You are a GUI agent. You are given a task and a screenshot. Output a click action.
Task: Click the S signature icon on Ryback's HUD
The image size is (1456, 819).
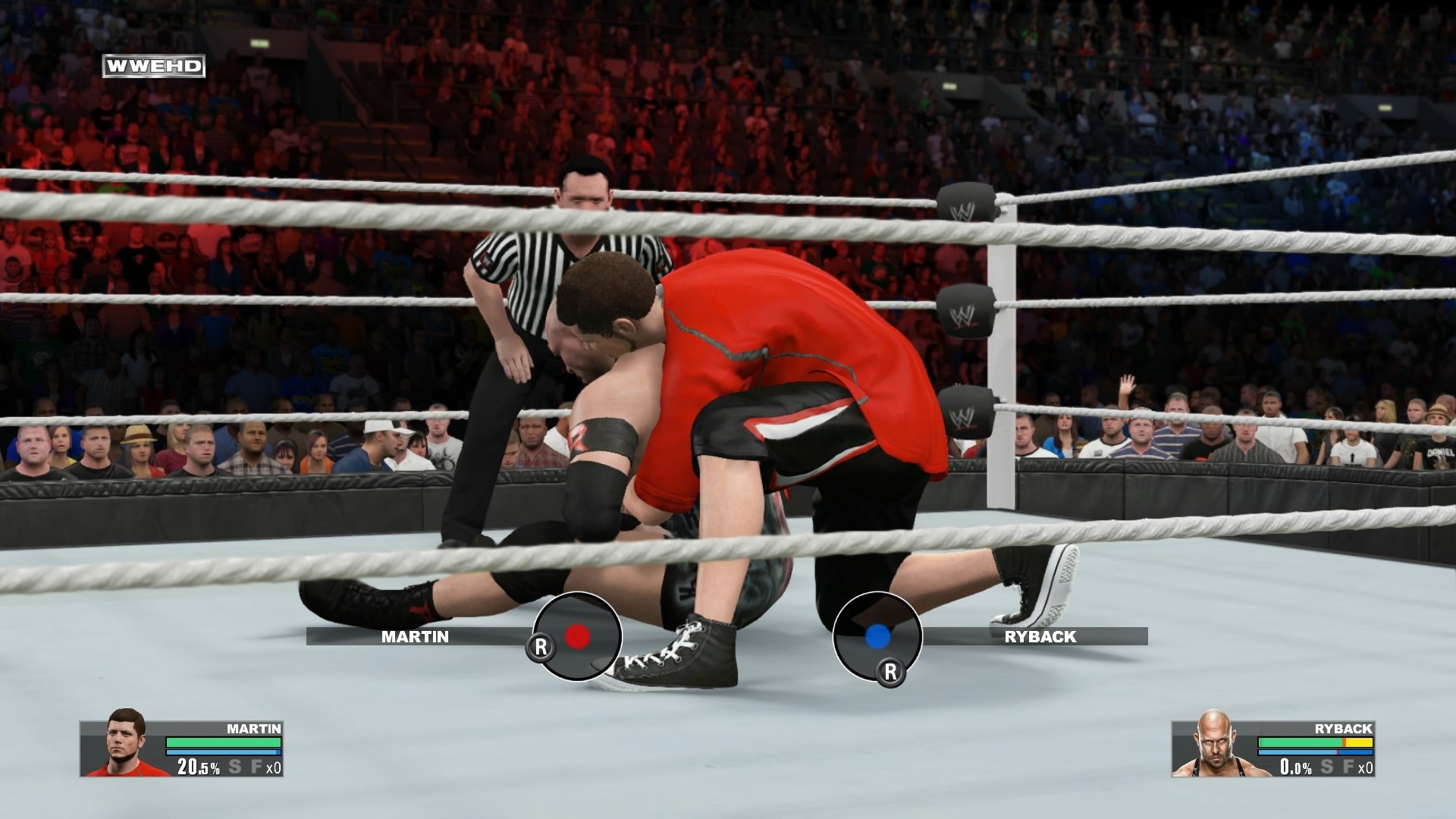tap(1328, 767)
